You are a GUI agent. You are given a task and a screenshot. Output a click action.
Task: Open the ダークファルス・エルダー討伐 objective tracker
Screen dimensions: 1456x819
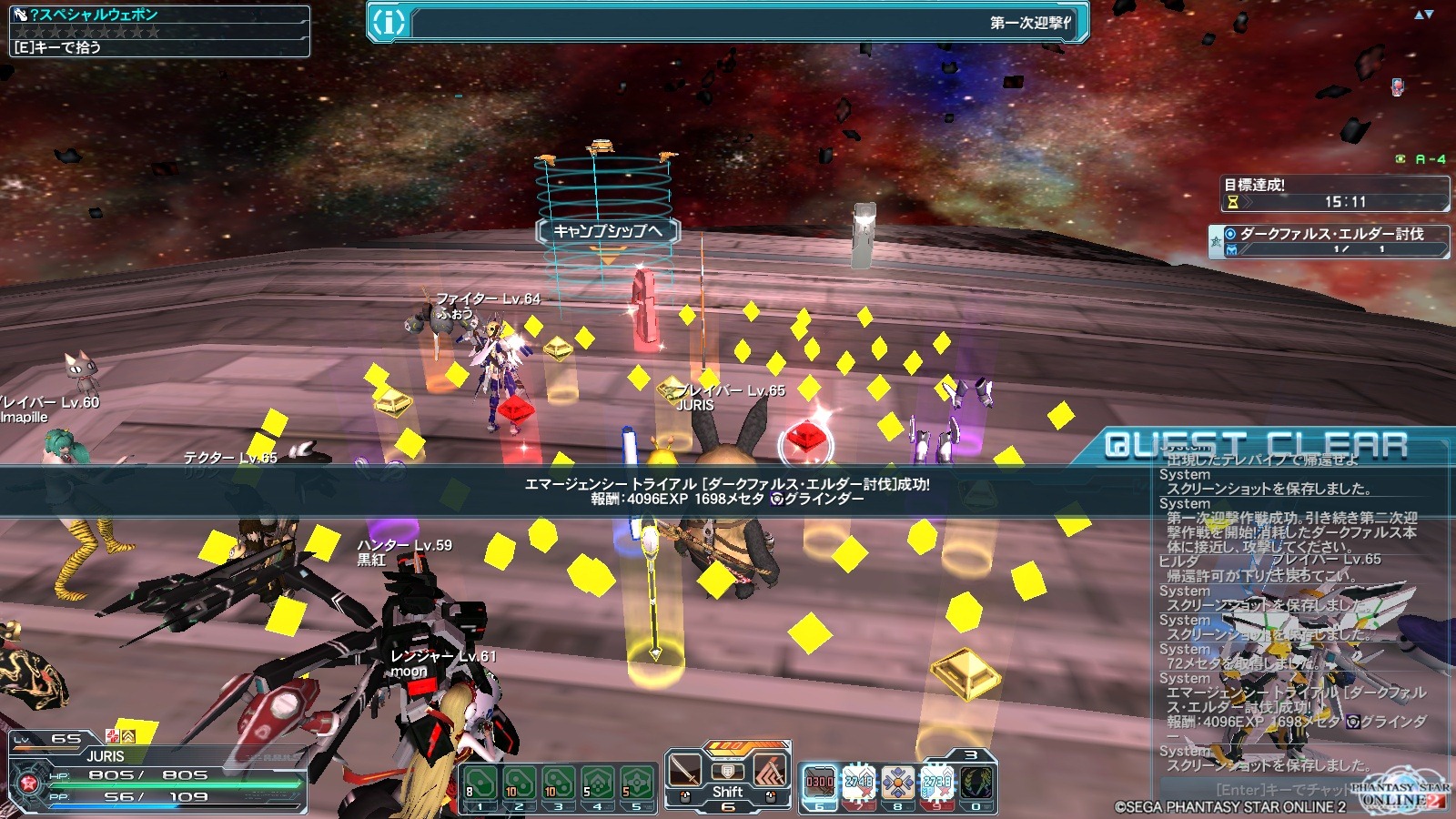[1330, 240]
